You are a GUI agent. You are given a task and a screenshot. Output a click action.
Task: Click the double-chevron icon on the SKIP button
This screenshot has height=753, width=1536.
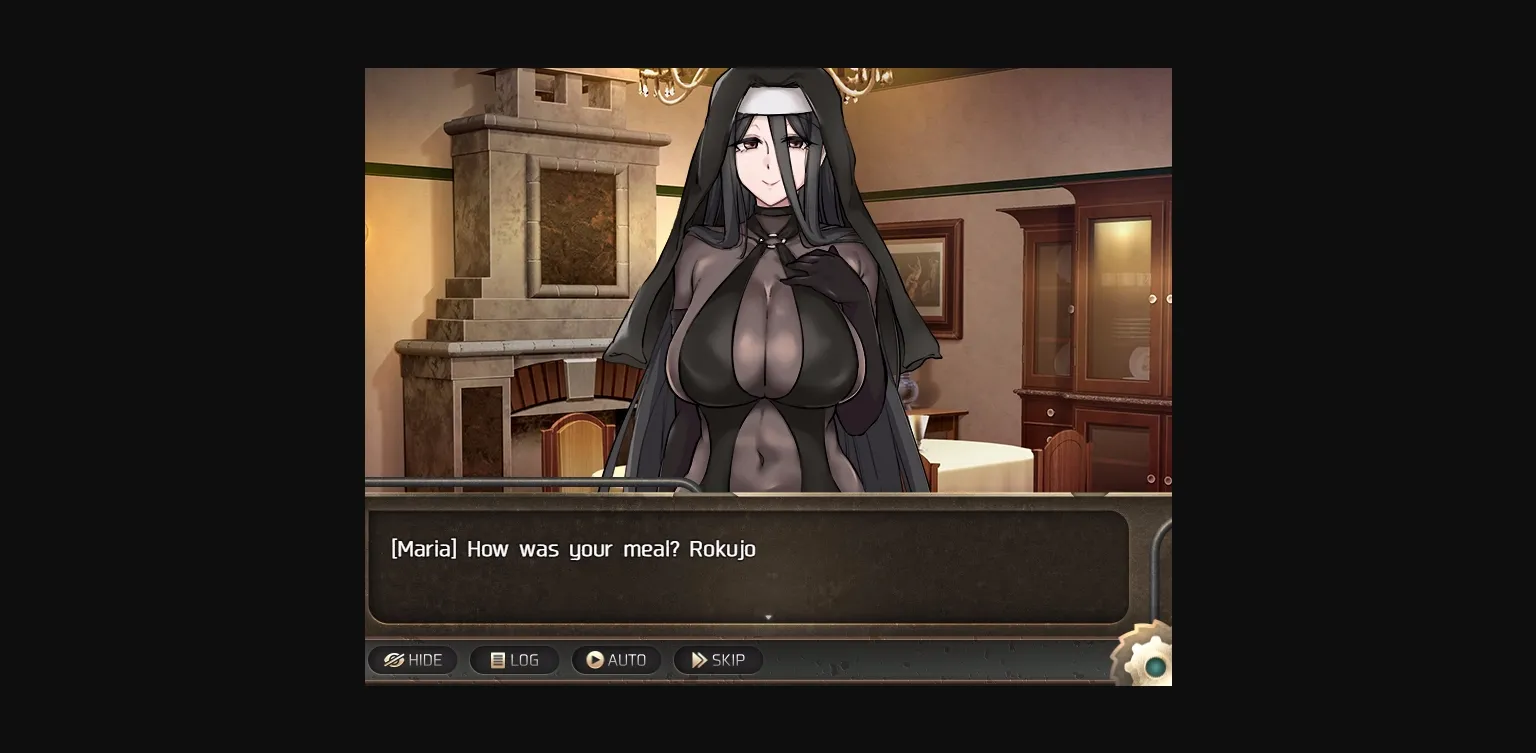[x=700, y=659]
